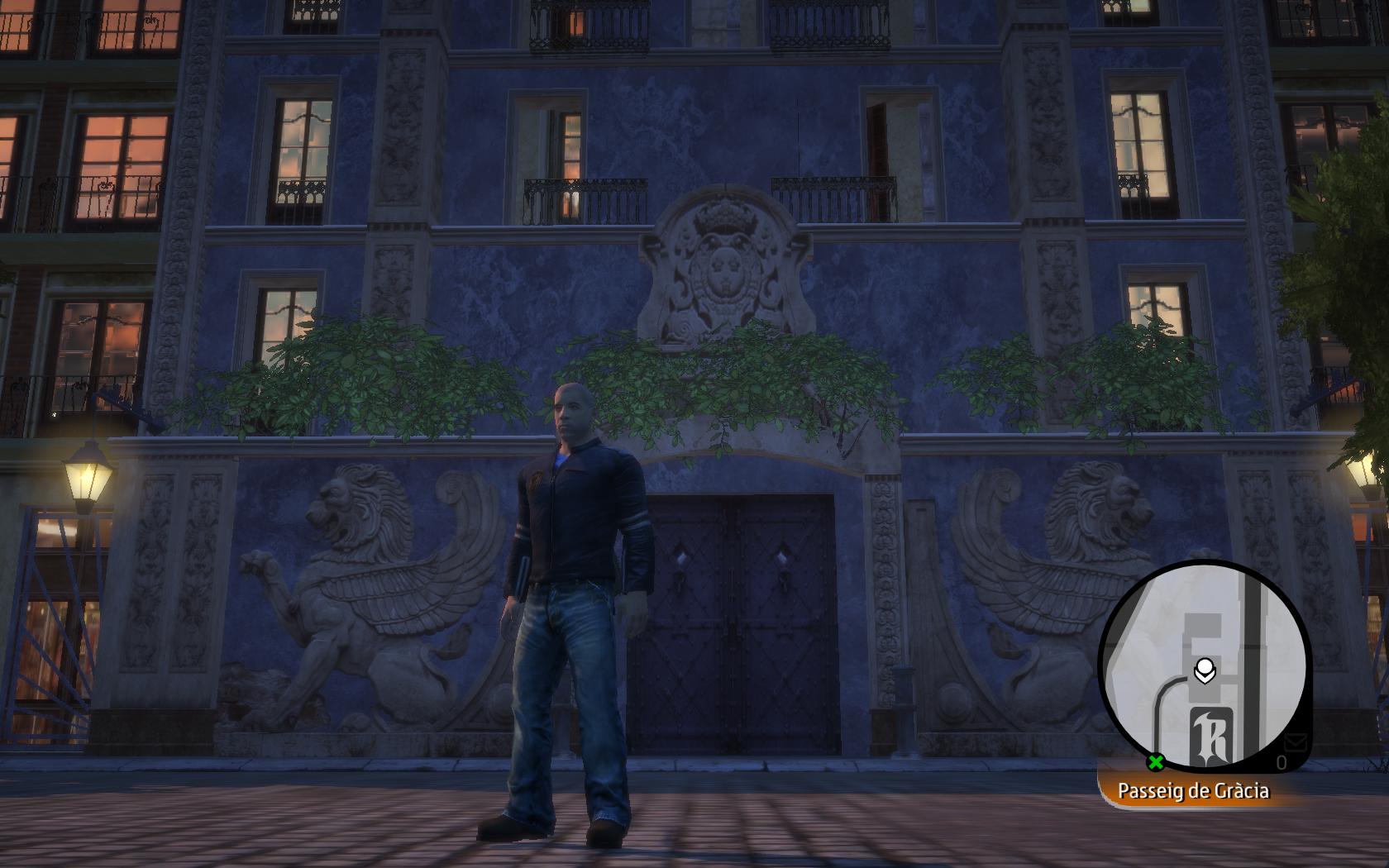Screen dimensions: 1389x868
Task: Select the Passeig de Gràcia location banner
Action: pos(1193,791)
